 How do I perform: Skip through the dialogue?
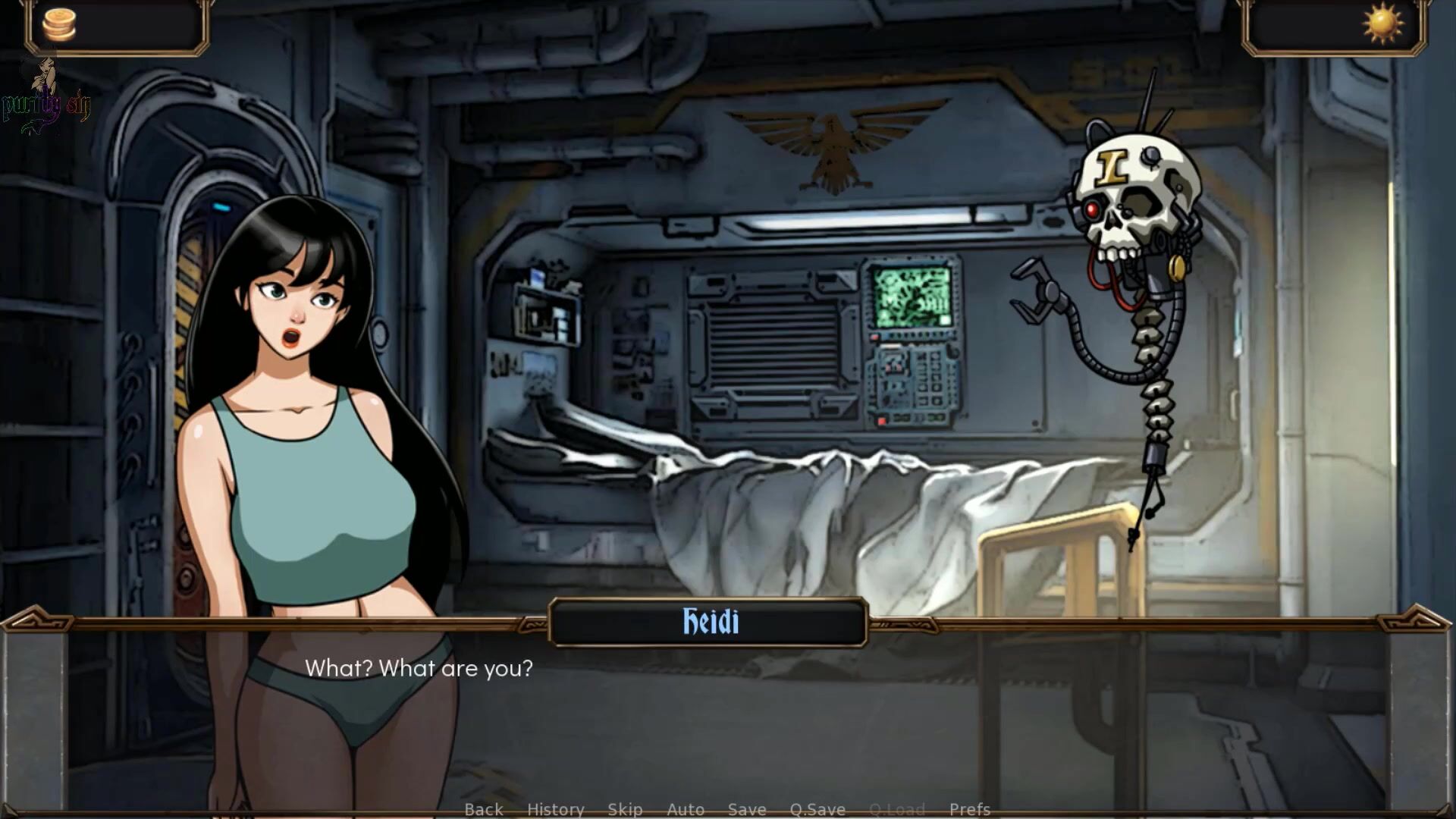click(x=625, y=809)
